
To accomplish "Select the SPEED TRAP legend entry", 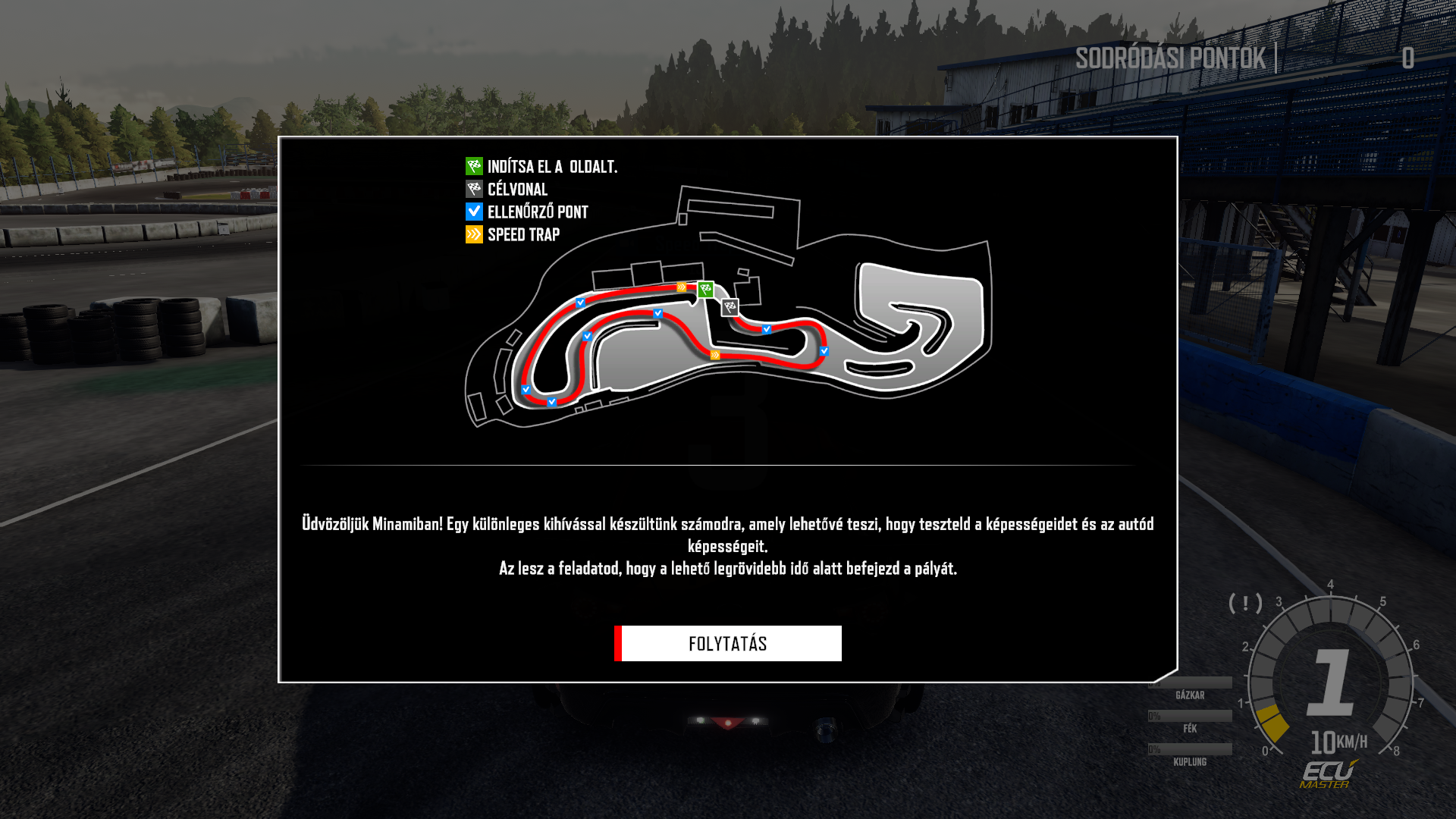I will click(x=513, y=235).
